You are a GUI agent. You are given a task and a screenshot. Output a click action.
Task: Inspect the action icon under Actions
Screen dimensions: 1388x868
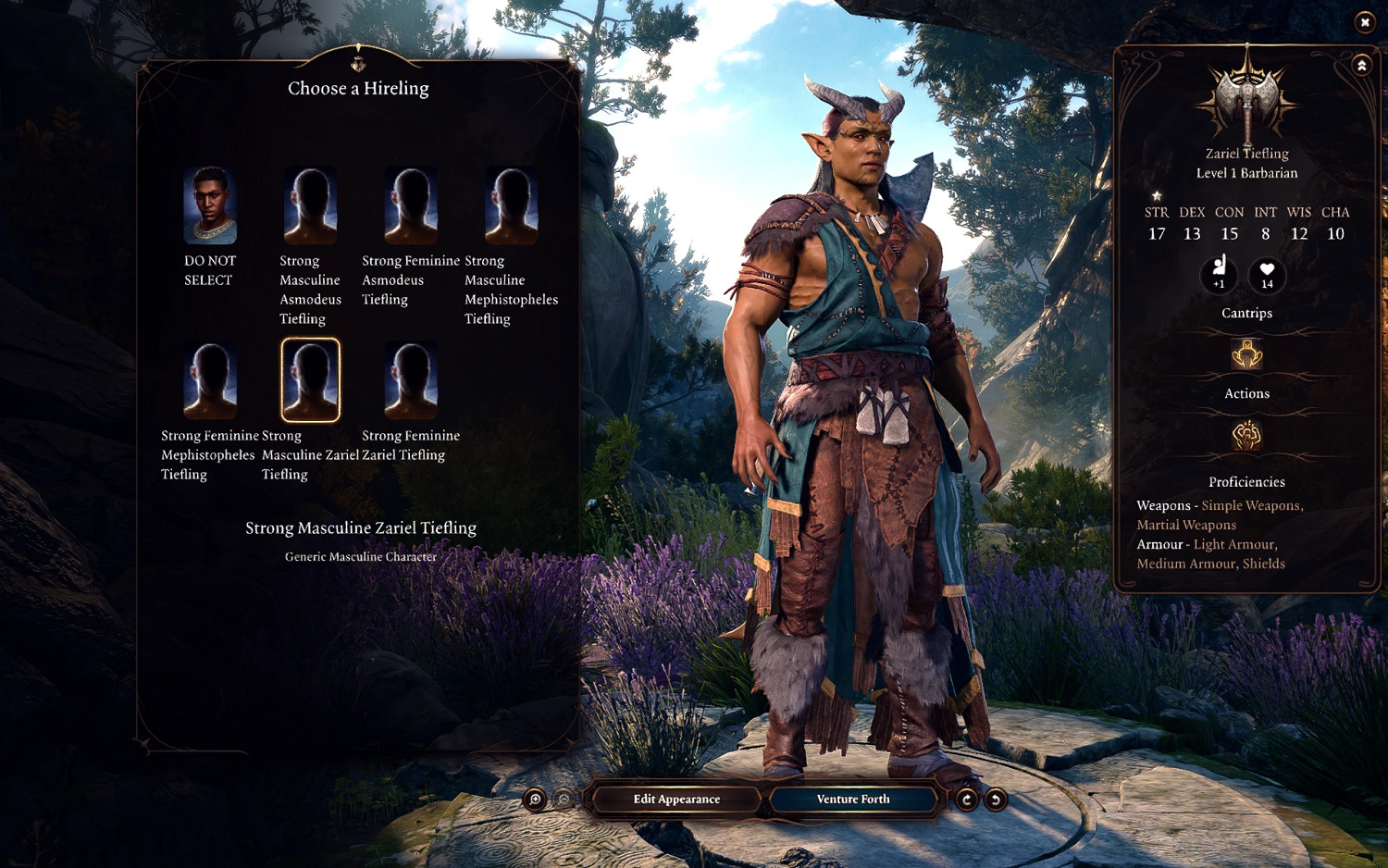(1246, 435)
